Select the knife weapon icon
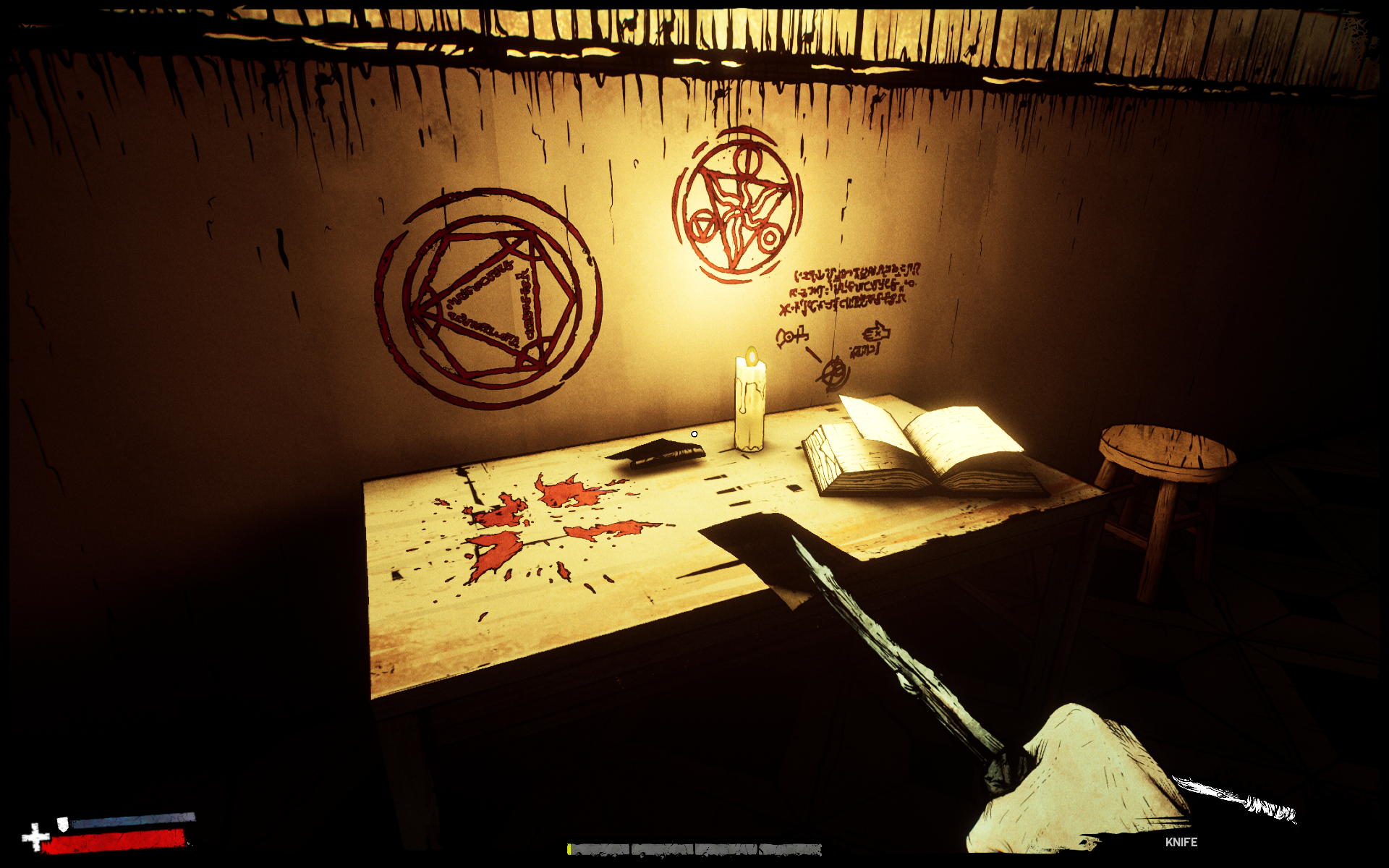Image resolution: width=1389 pixels, height=868 pixels. click(1233, 800)
